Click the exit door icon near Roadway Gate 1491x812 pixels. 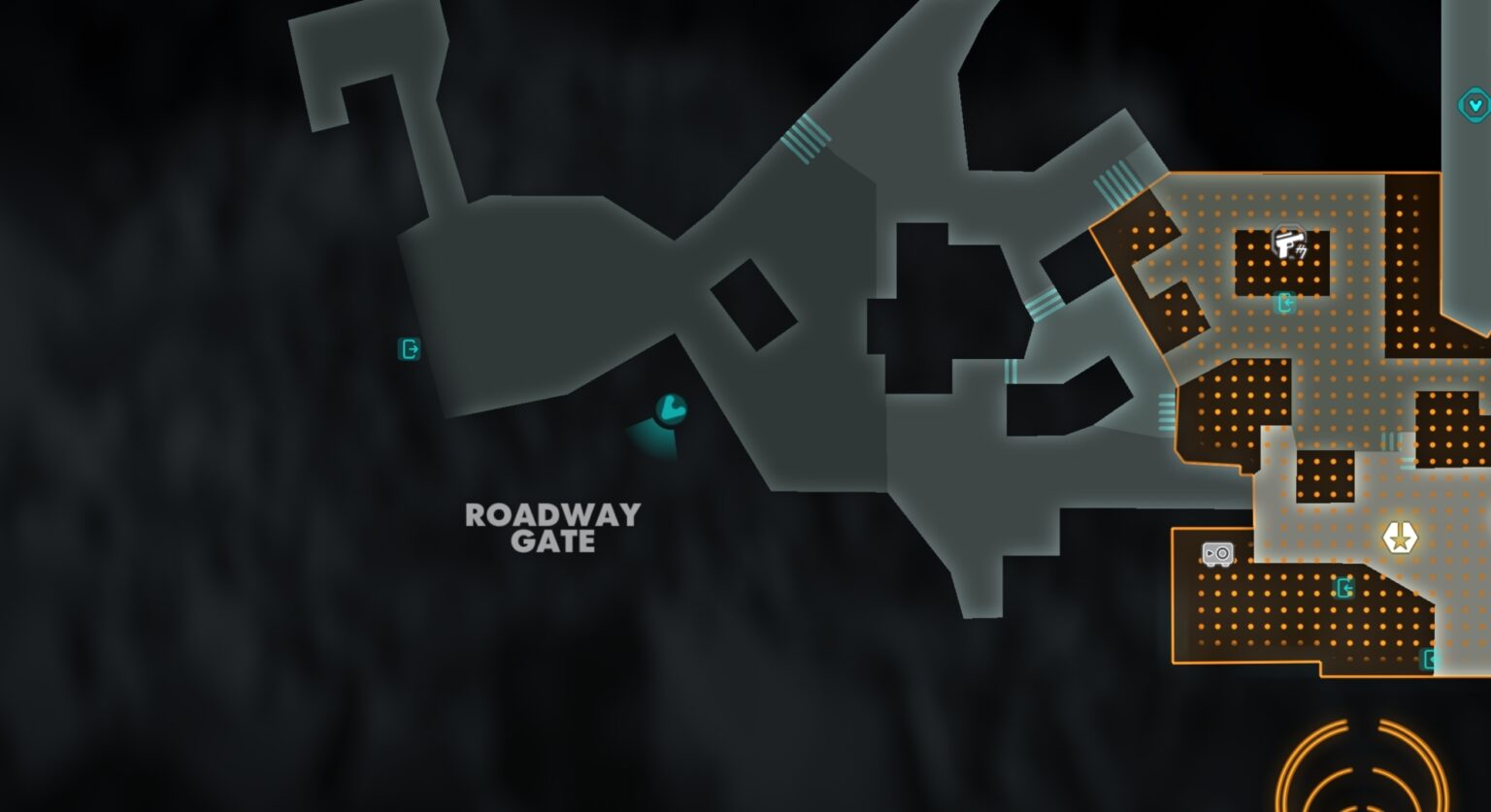point(409,348)
